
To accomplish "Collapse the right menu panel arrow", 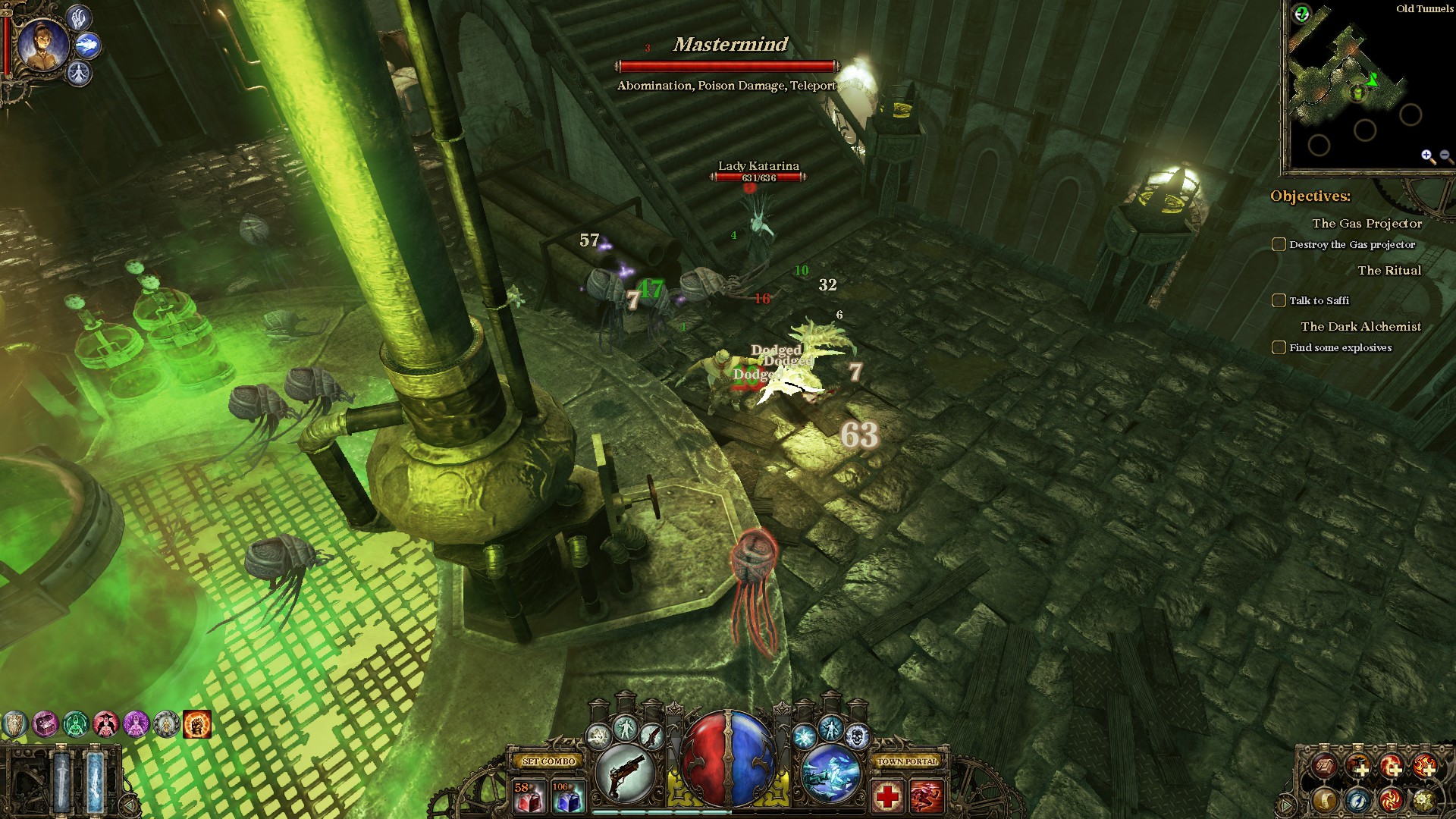I will 1286,804.
